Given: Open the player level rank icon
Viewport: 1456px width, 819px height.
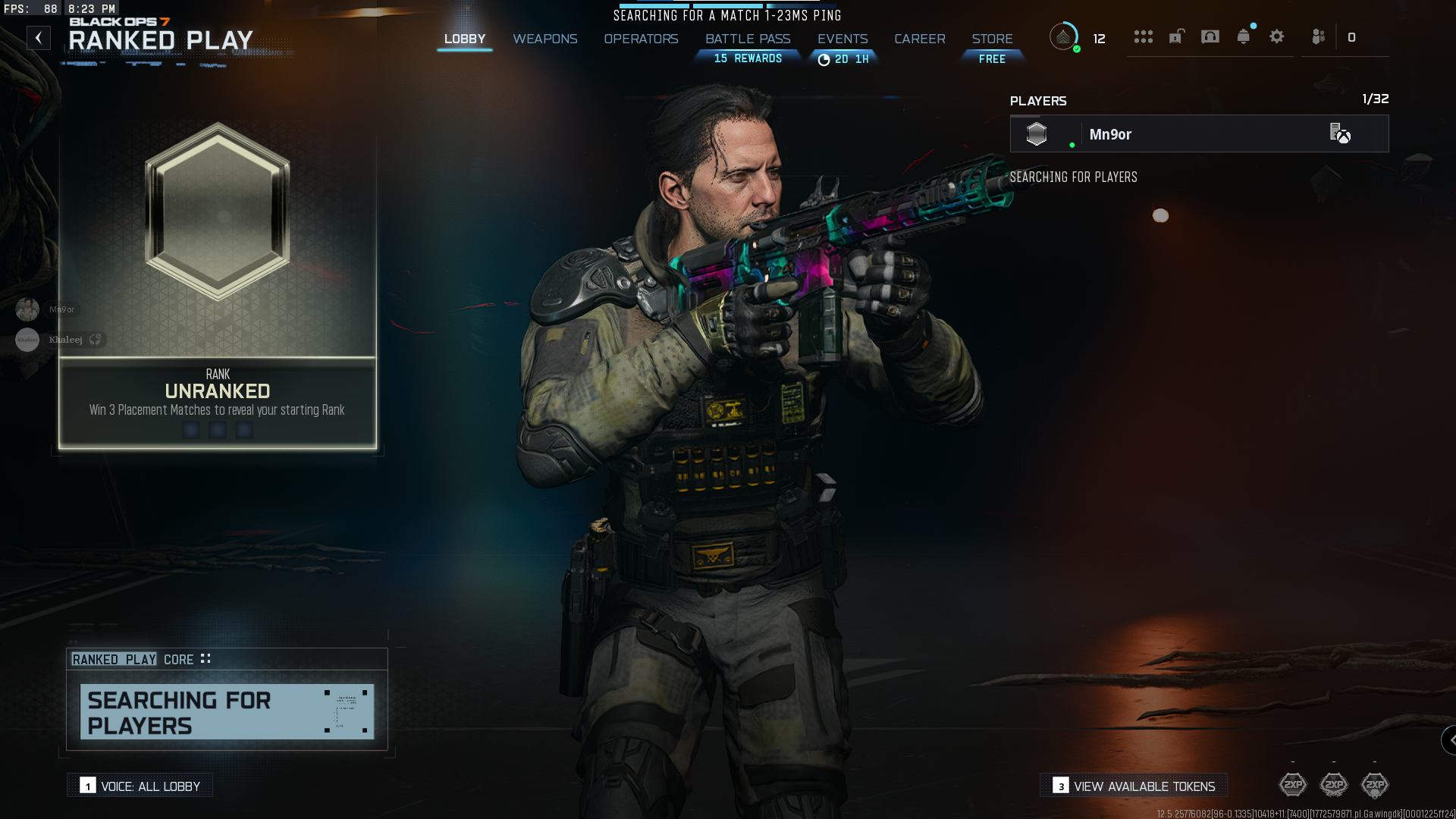Looking at the screenshot, I should (1063, 36).
